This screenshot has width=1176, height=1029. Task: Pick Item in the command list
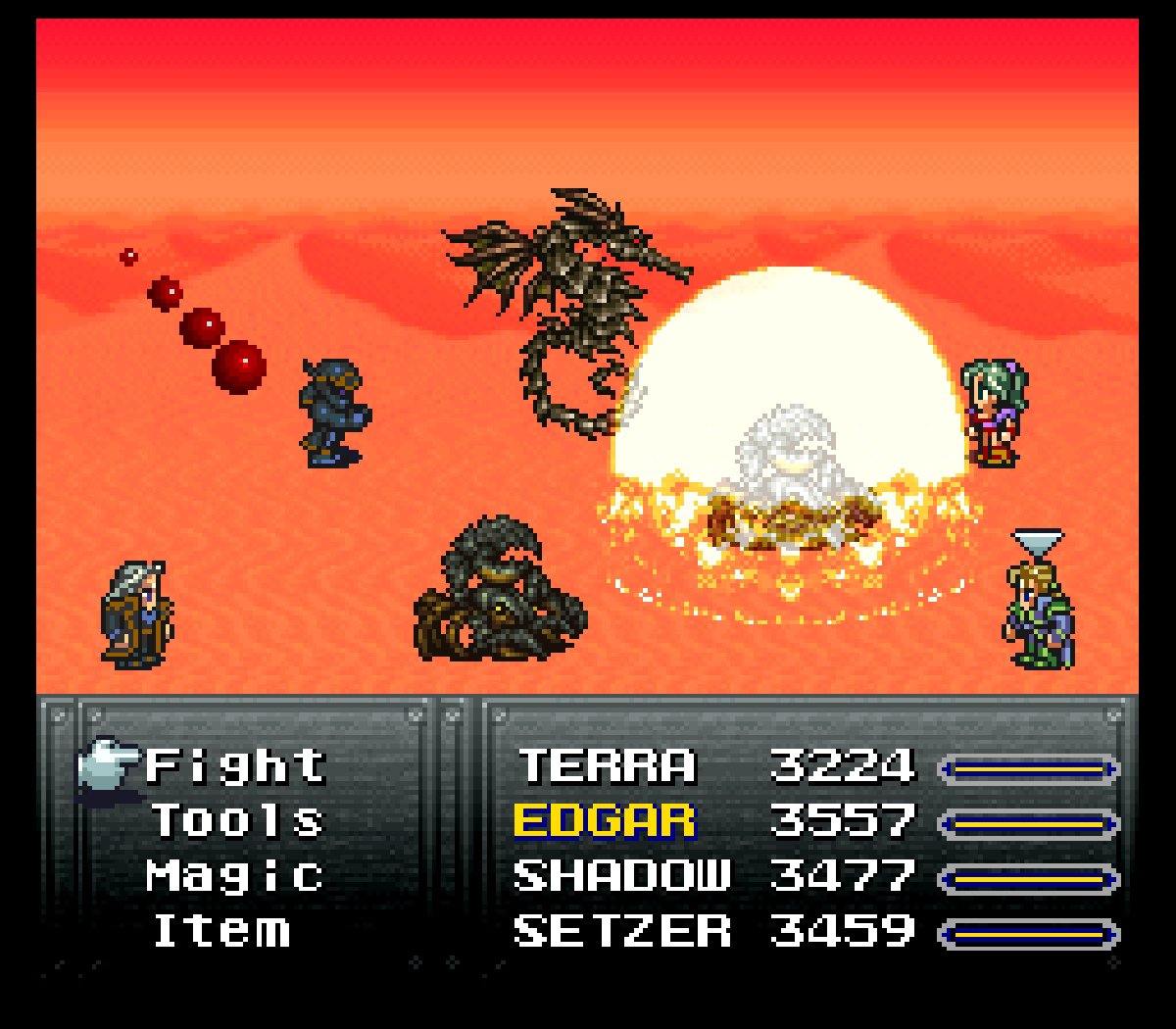coord(222,930)
